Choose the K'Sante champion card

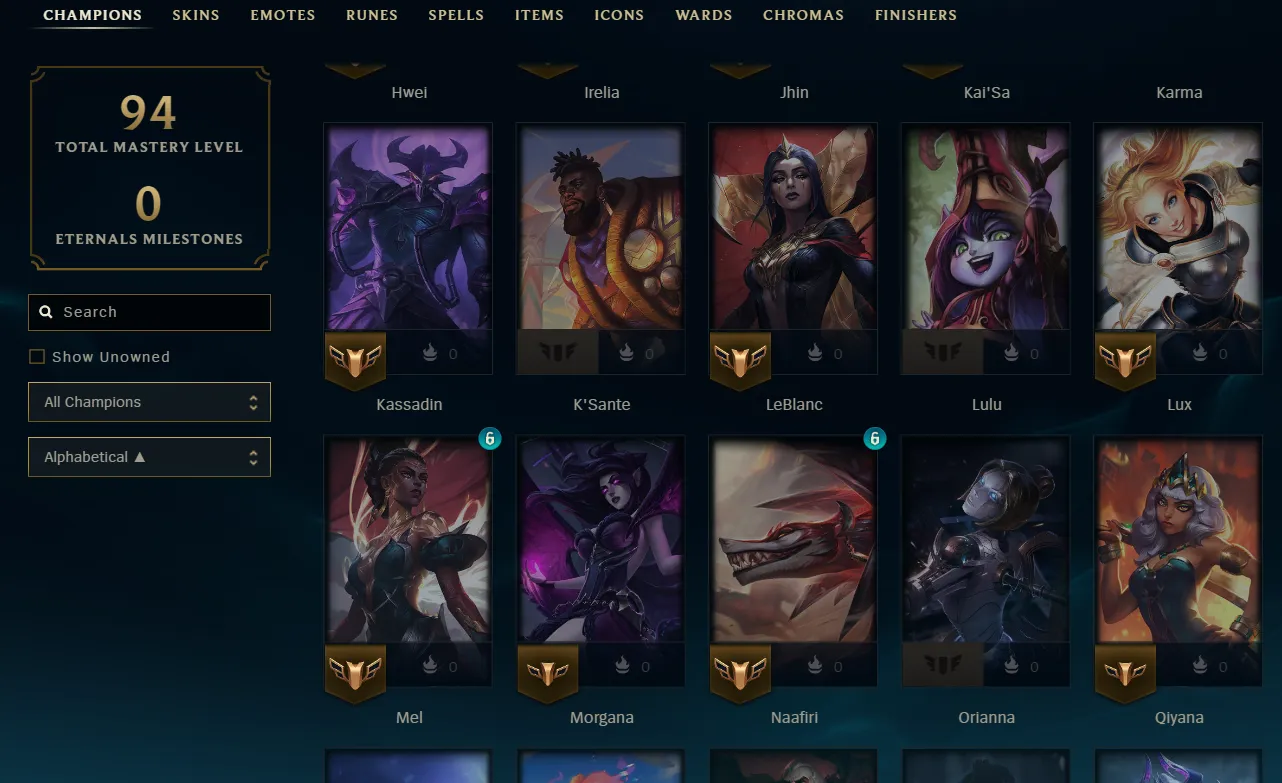pyautogui.click(x=601, y=228)
